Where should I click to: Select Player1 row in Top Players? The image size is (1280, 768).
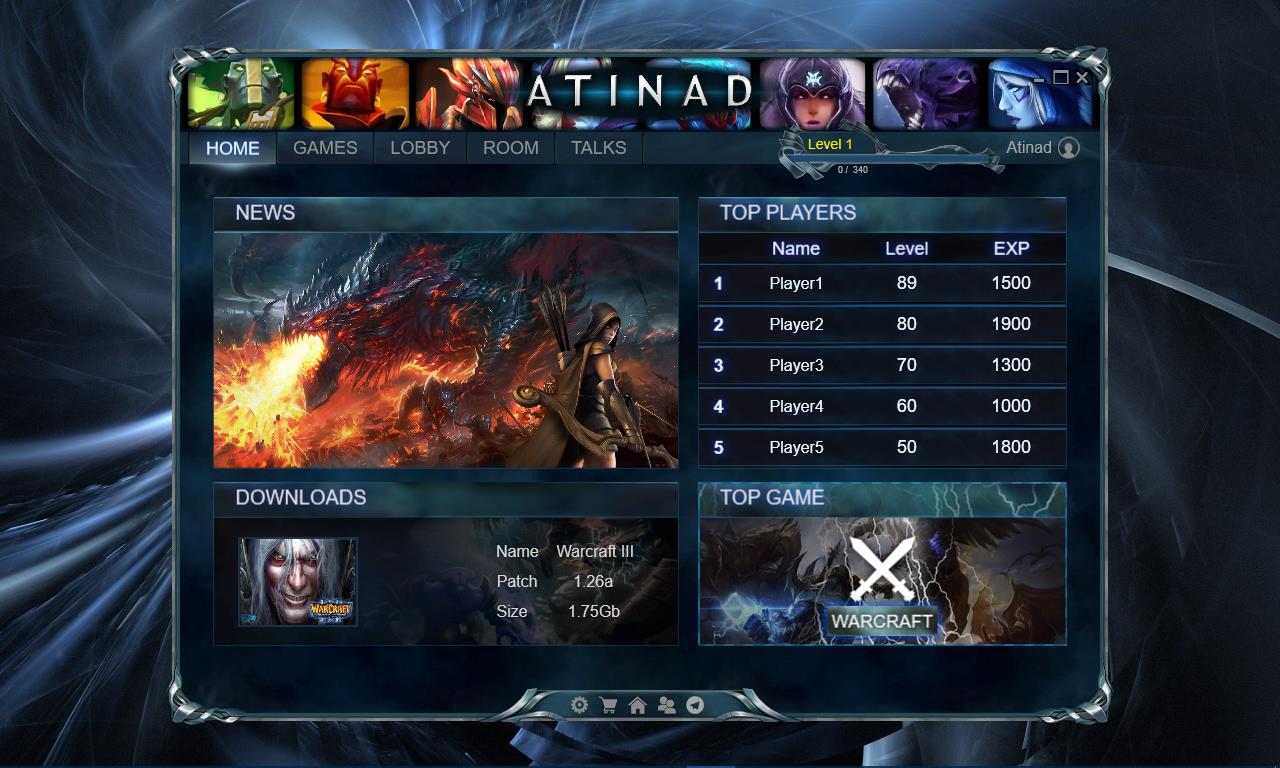[882, 283]
